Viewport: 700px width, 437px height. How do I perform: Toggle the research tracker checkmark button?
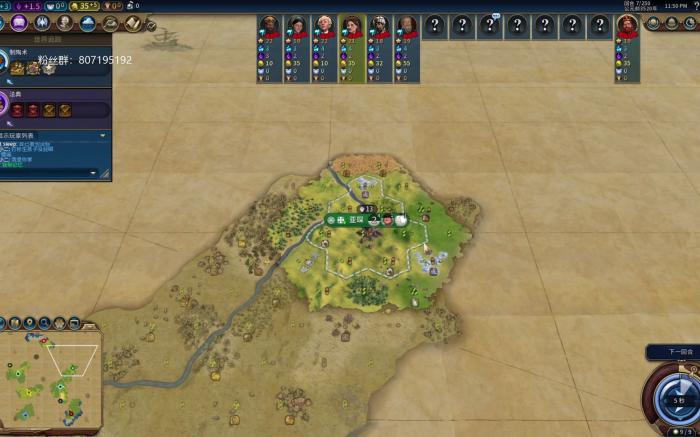150,27
